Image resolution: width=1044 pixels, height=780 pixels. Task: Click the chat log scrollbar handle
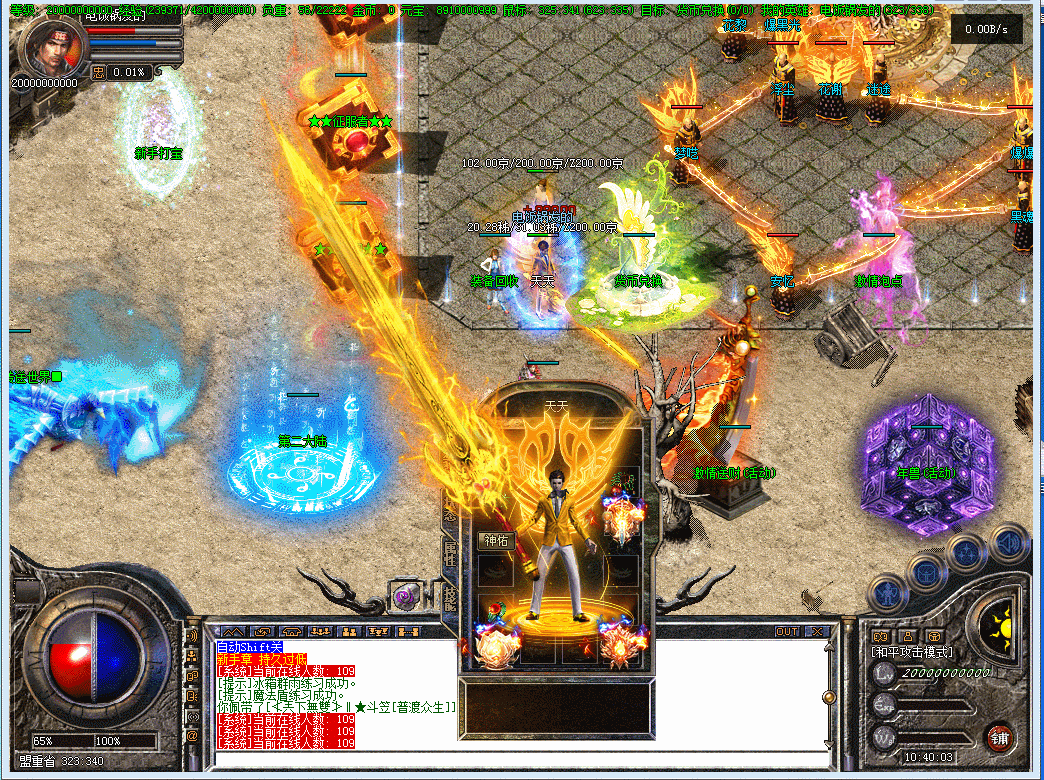pyautogui.click(x=828, y=696)
